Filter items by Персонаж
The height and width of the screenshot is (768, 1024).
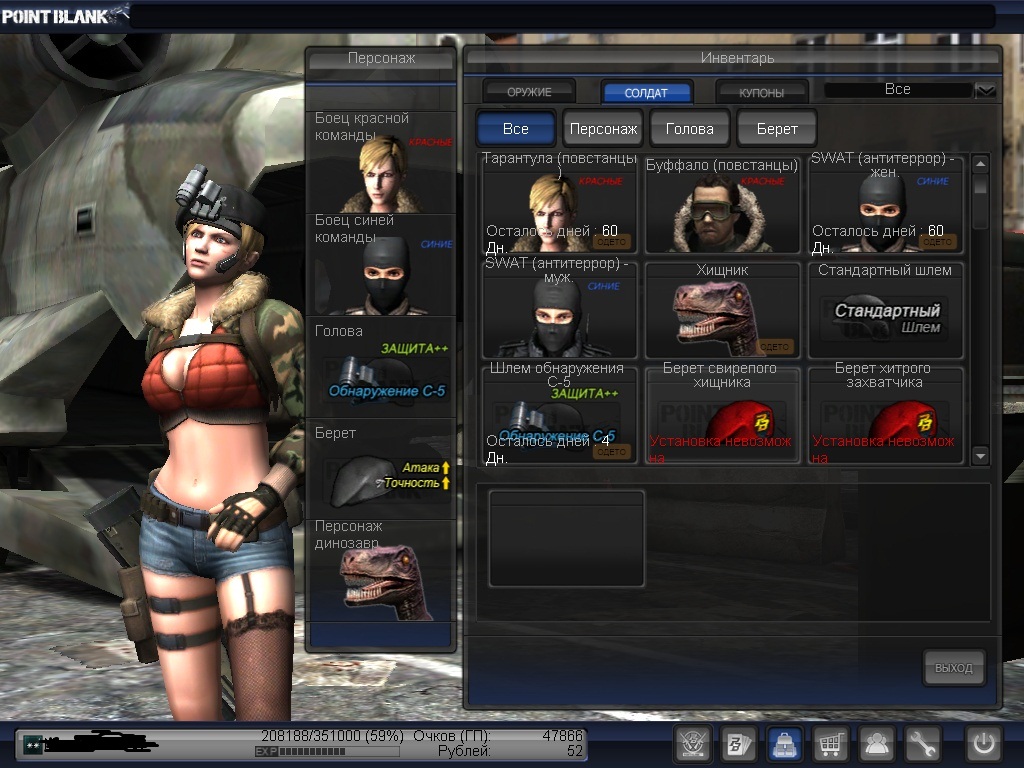(603, 129)
